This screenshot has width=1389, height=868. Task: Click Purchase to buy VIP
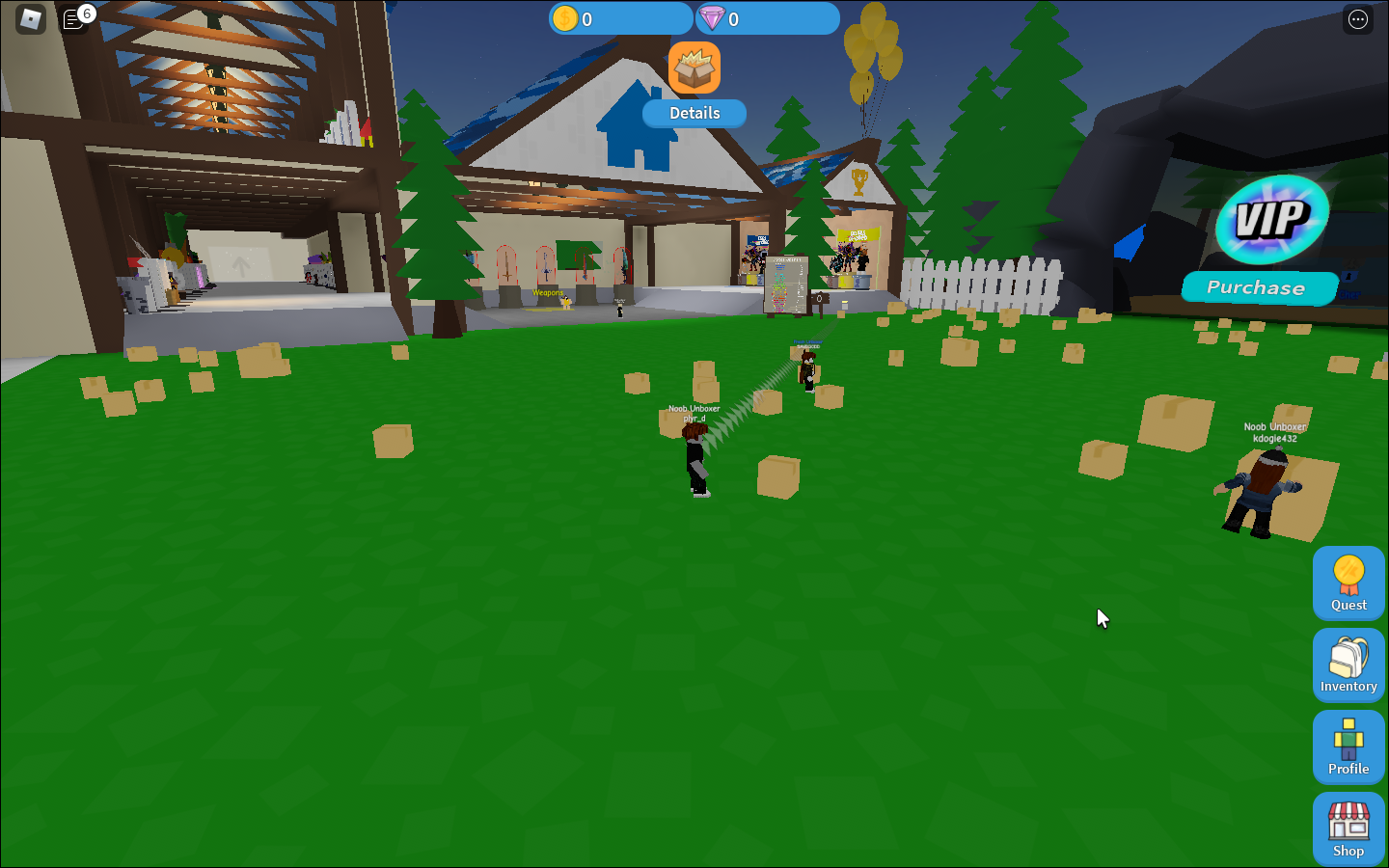[x=1258, y=287]
